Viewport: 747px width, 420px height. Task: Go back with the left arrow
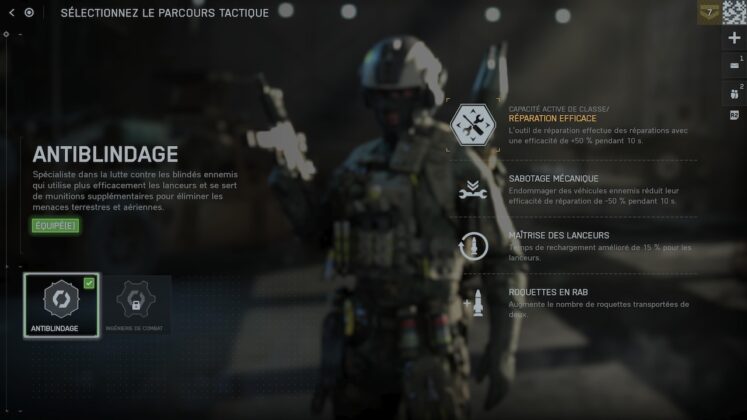pos(12,13)
